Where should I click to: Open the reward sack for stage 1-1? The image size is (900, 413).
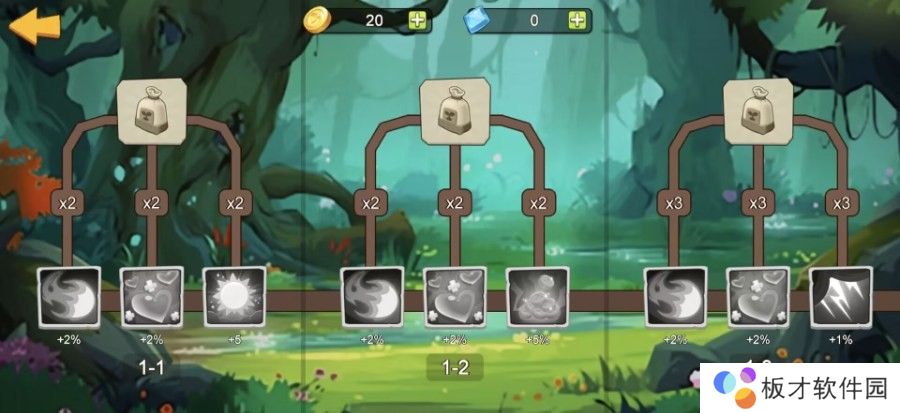point(151,110)
